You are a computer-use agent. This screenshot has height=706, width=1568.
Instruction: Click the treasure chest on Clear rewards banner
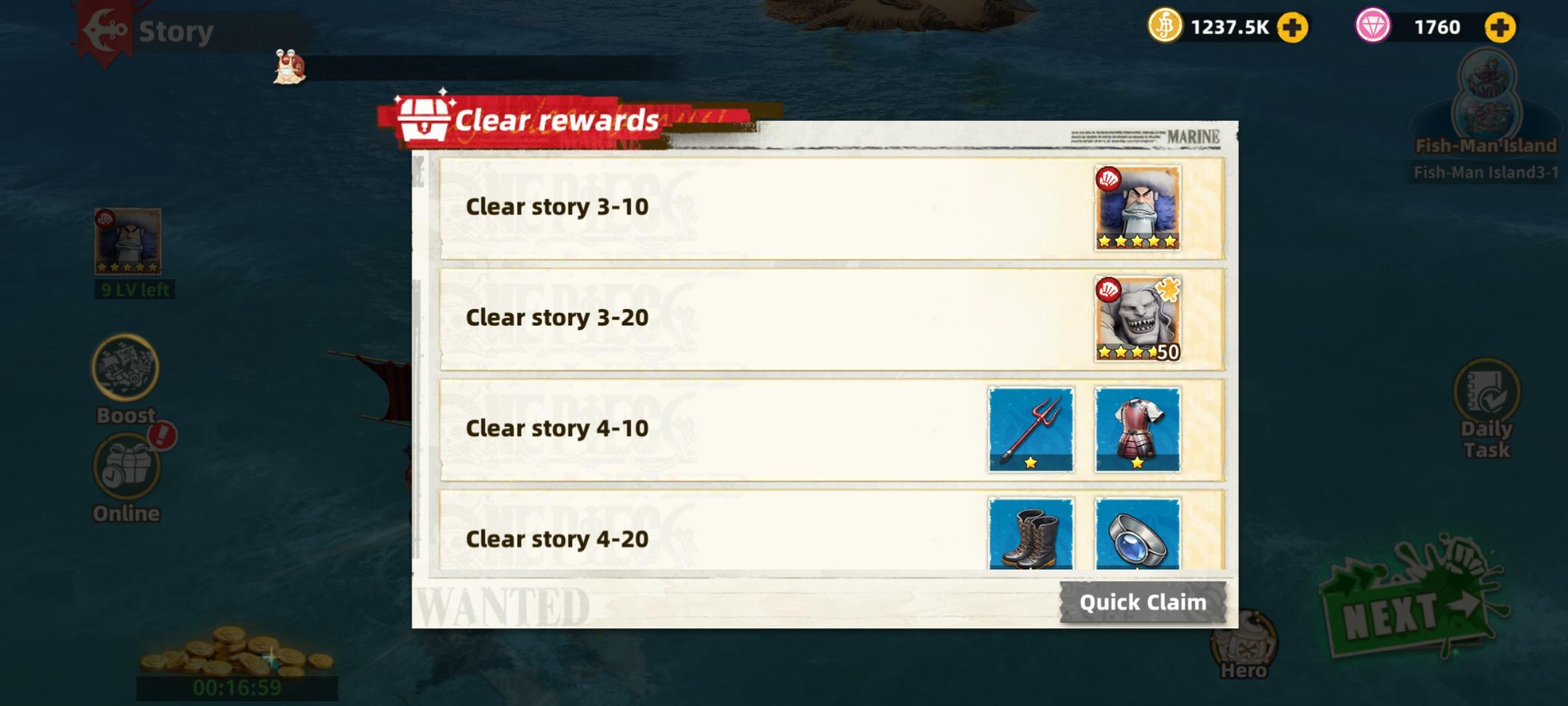[423, 120]
